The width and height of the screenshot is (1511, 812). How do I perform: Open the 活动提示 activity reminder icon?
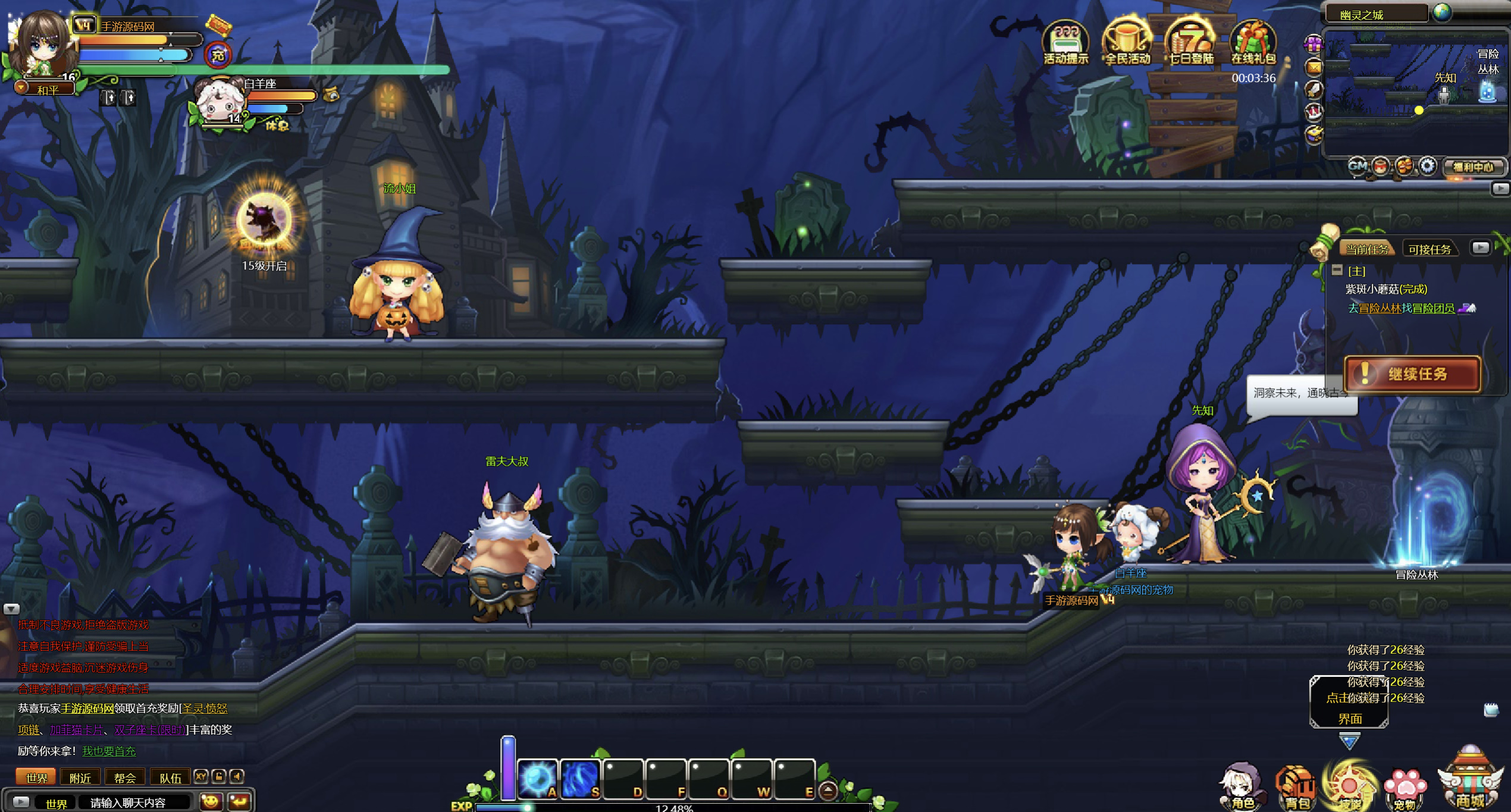1065,42
